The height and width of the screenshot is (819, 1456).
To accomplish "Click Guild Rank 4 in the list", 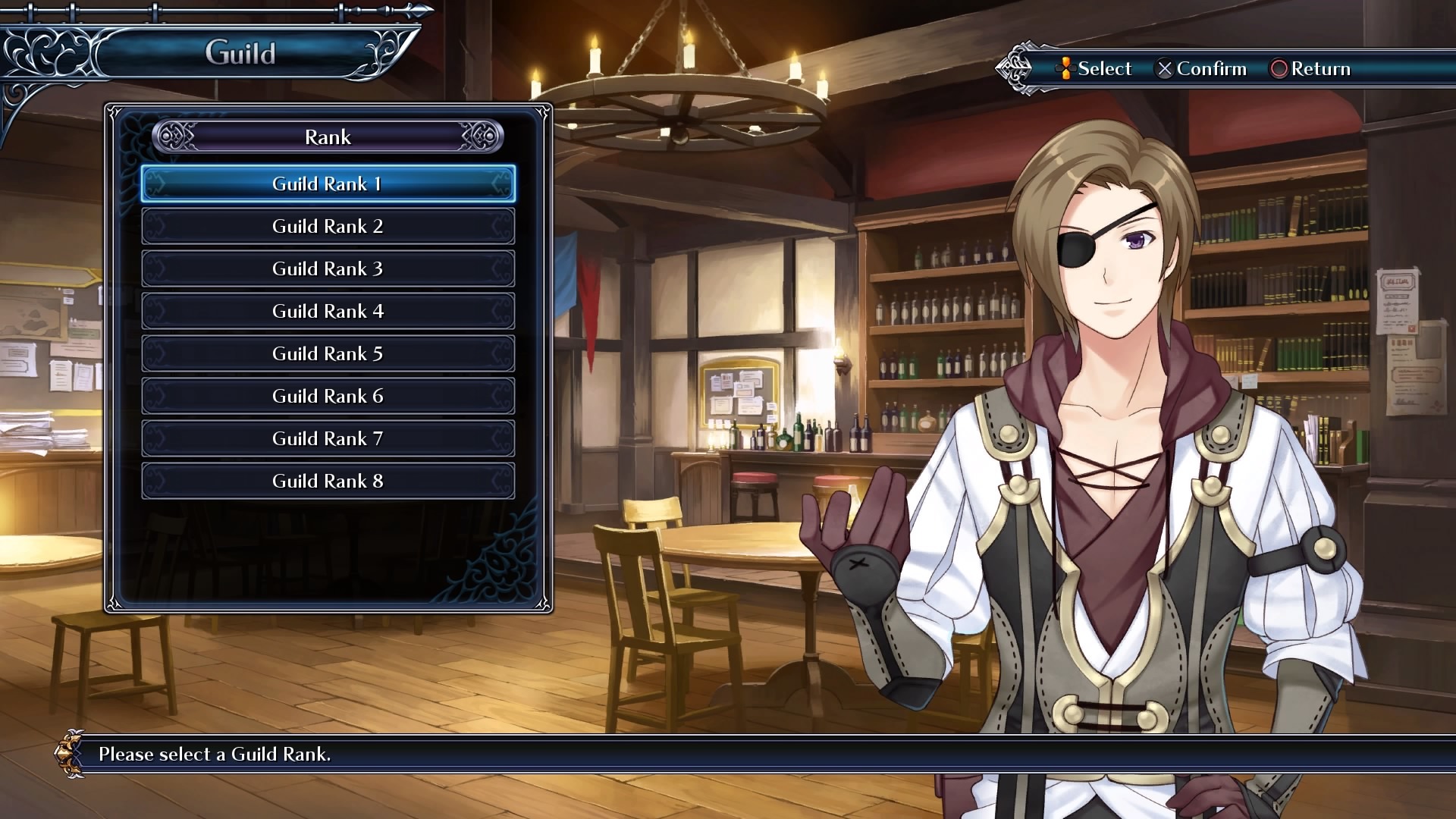I will click(328, 312).
